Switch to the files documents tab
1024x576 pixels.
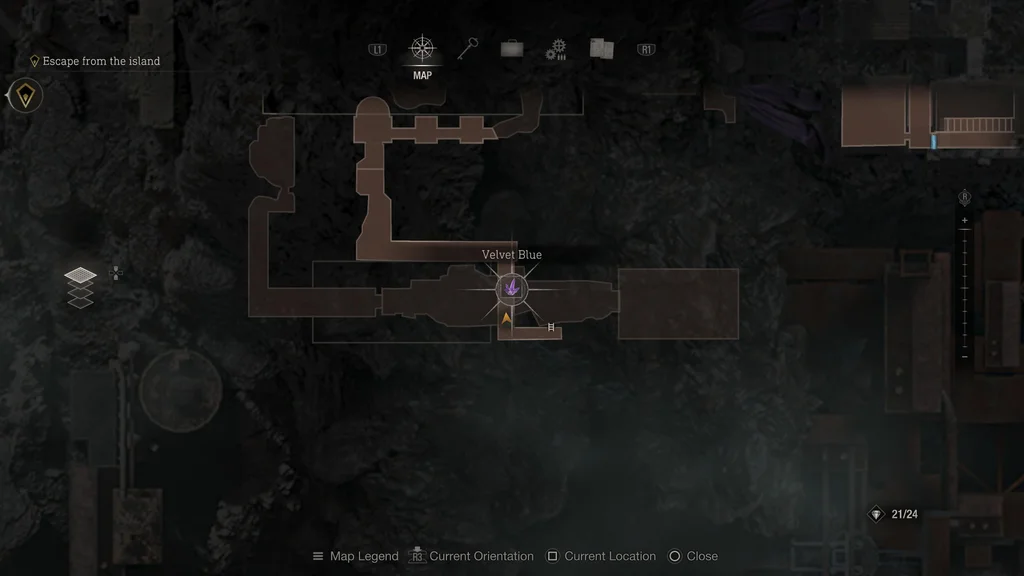601,48
